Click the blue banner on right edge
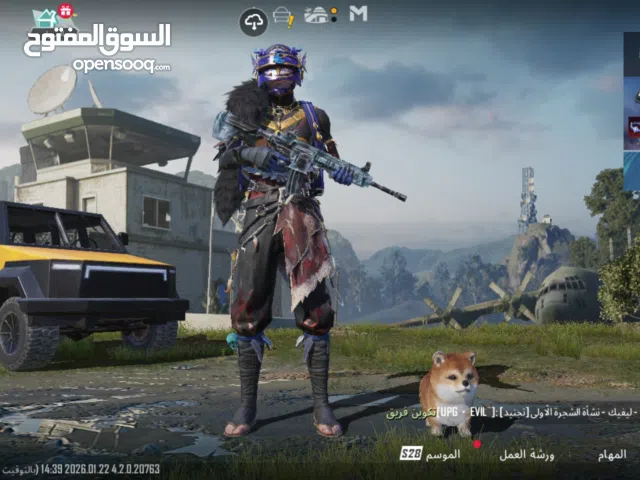This screenshot has width=640, height=480. [x=632, y=170]
